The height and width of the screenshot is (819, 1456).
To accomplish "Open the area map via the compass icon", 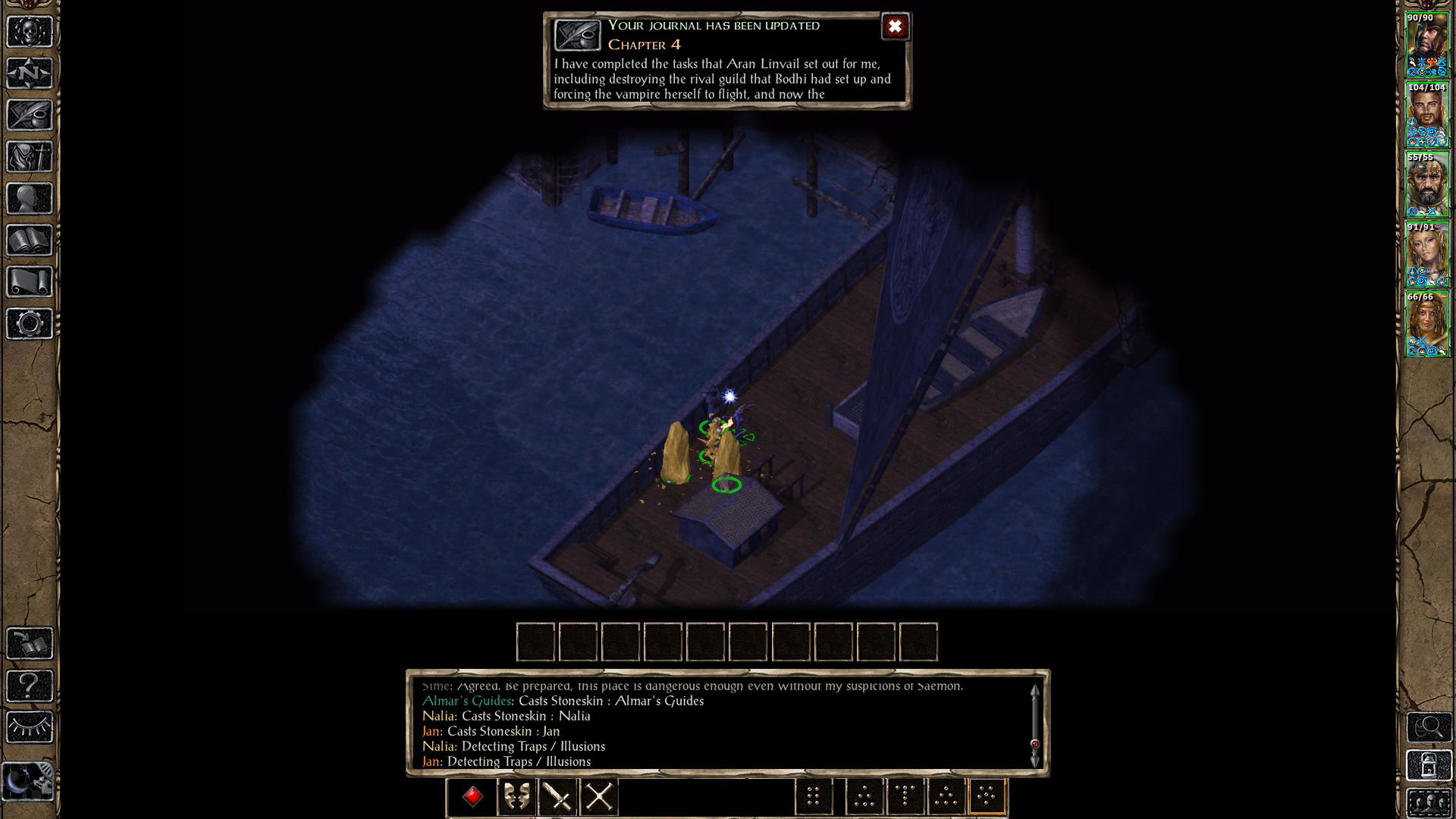I will click(28, 71).
